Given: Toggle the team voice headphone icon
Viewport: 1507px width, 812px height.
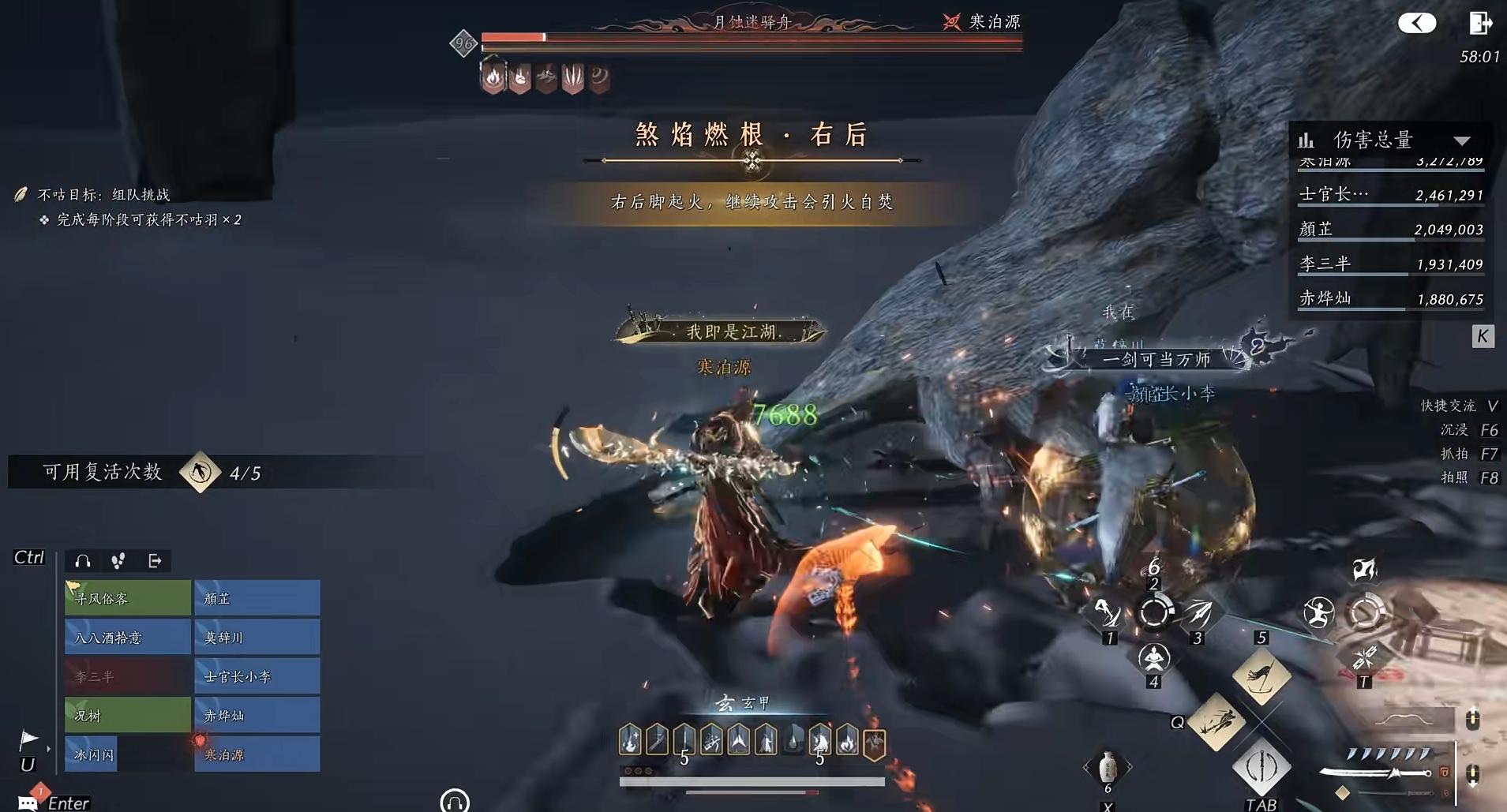Looking at the screenshot, I should coord(82,561).
